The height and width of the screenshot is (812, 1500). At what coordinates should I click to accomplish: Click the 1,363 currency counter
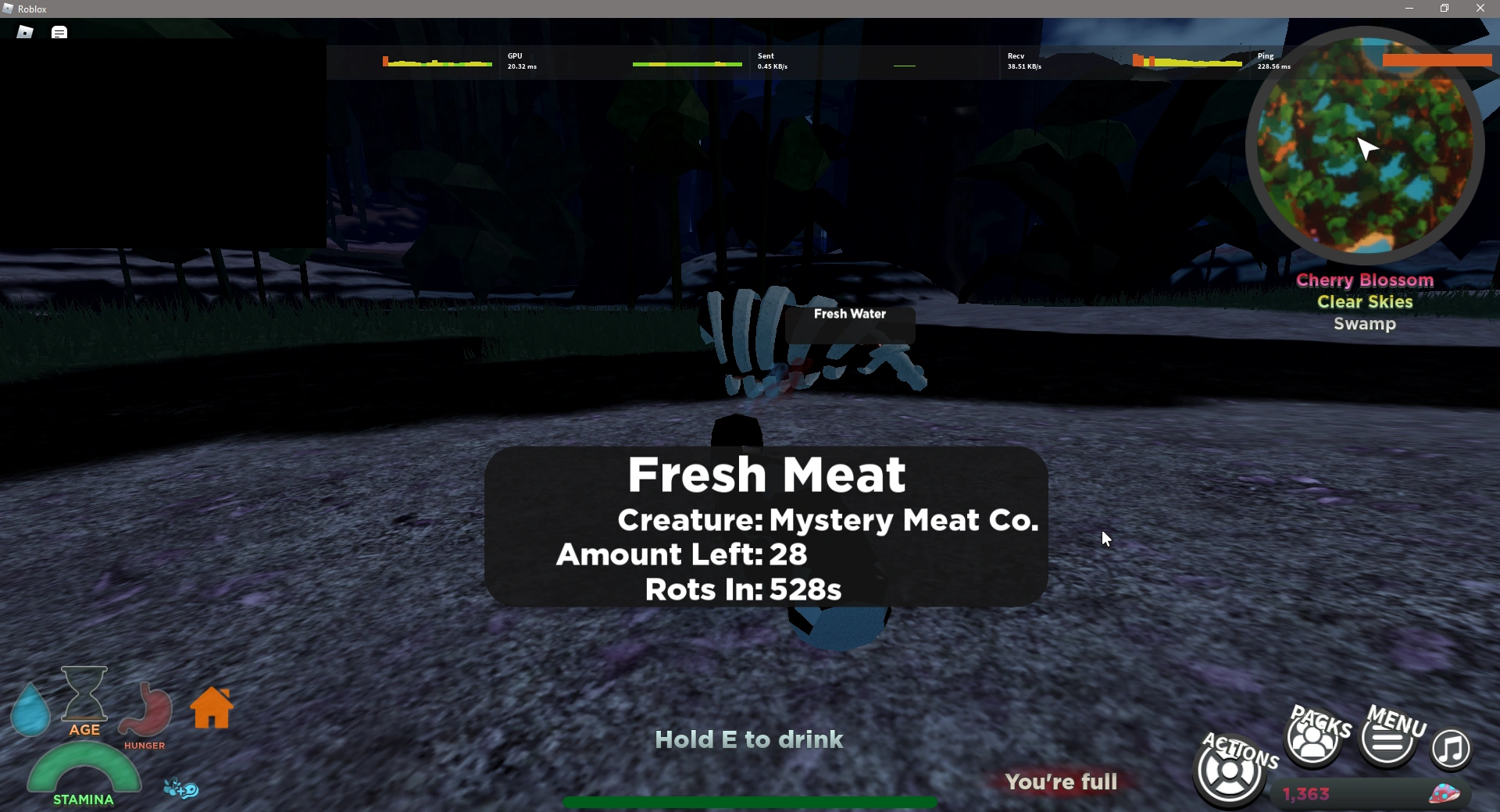pos(1305,793)
